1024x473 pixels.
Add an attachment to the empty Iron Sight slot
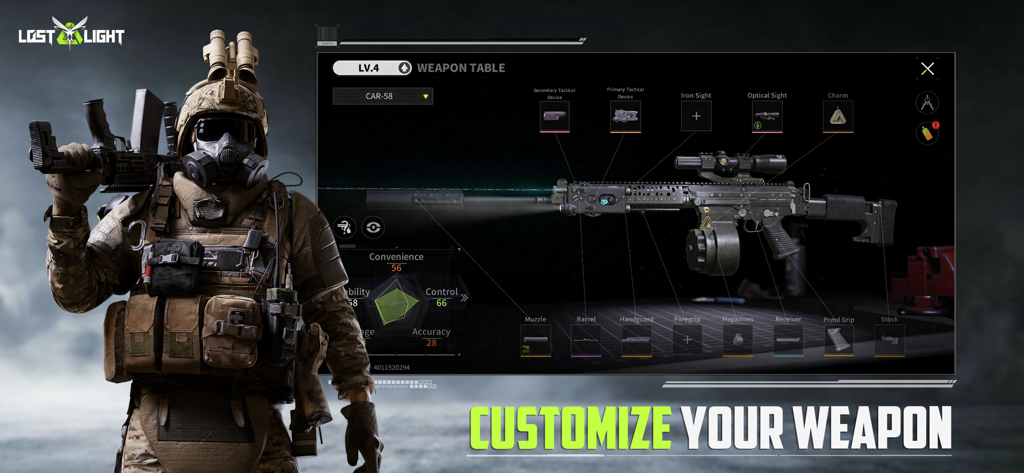point(696,116)
